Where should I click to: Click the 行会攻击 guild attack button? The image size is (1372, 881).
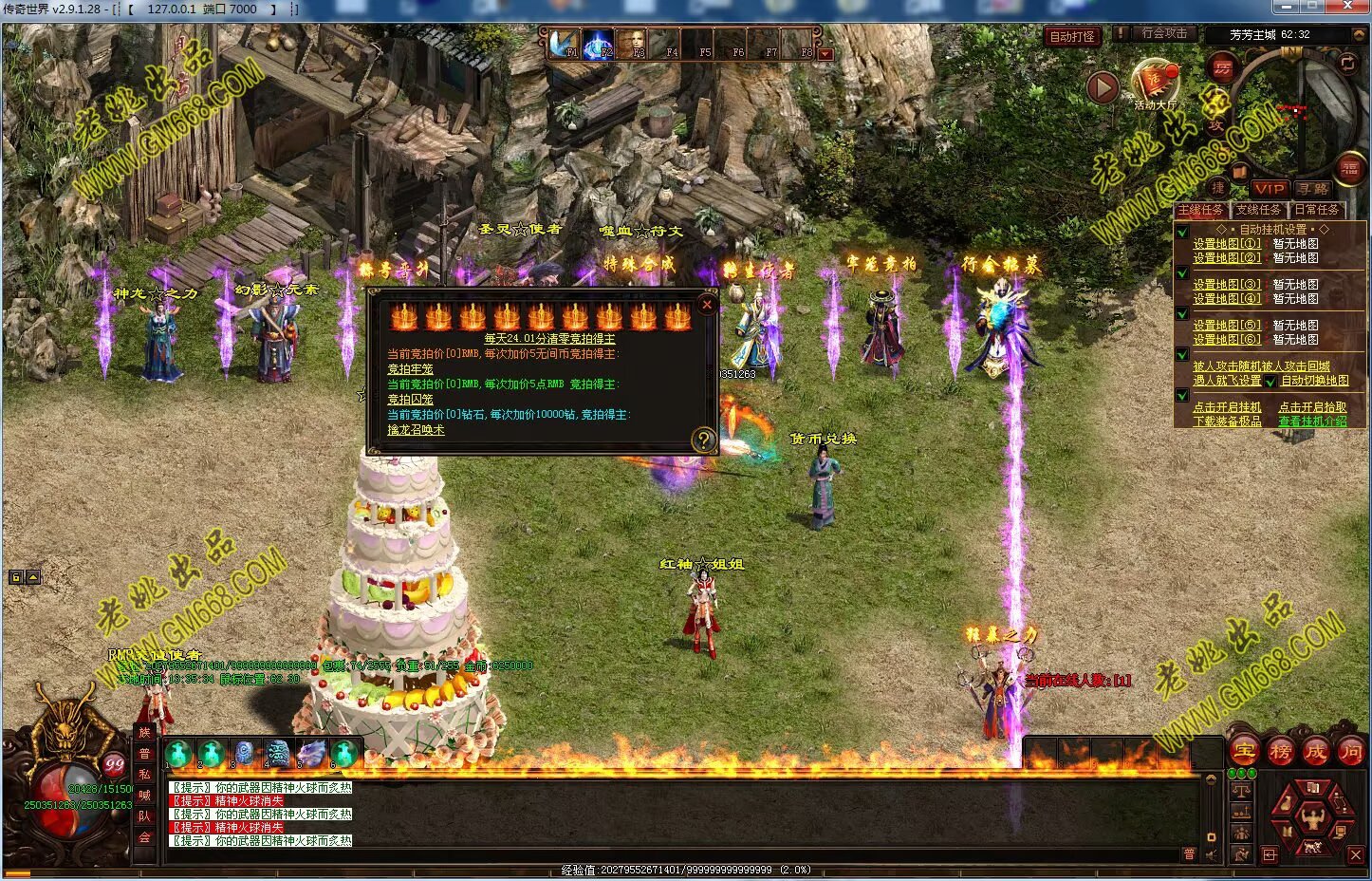(1163, 33)
